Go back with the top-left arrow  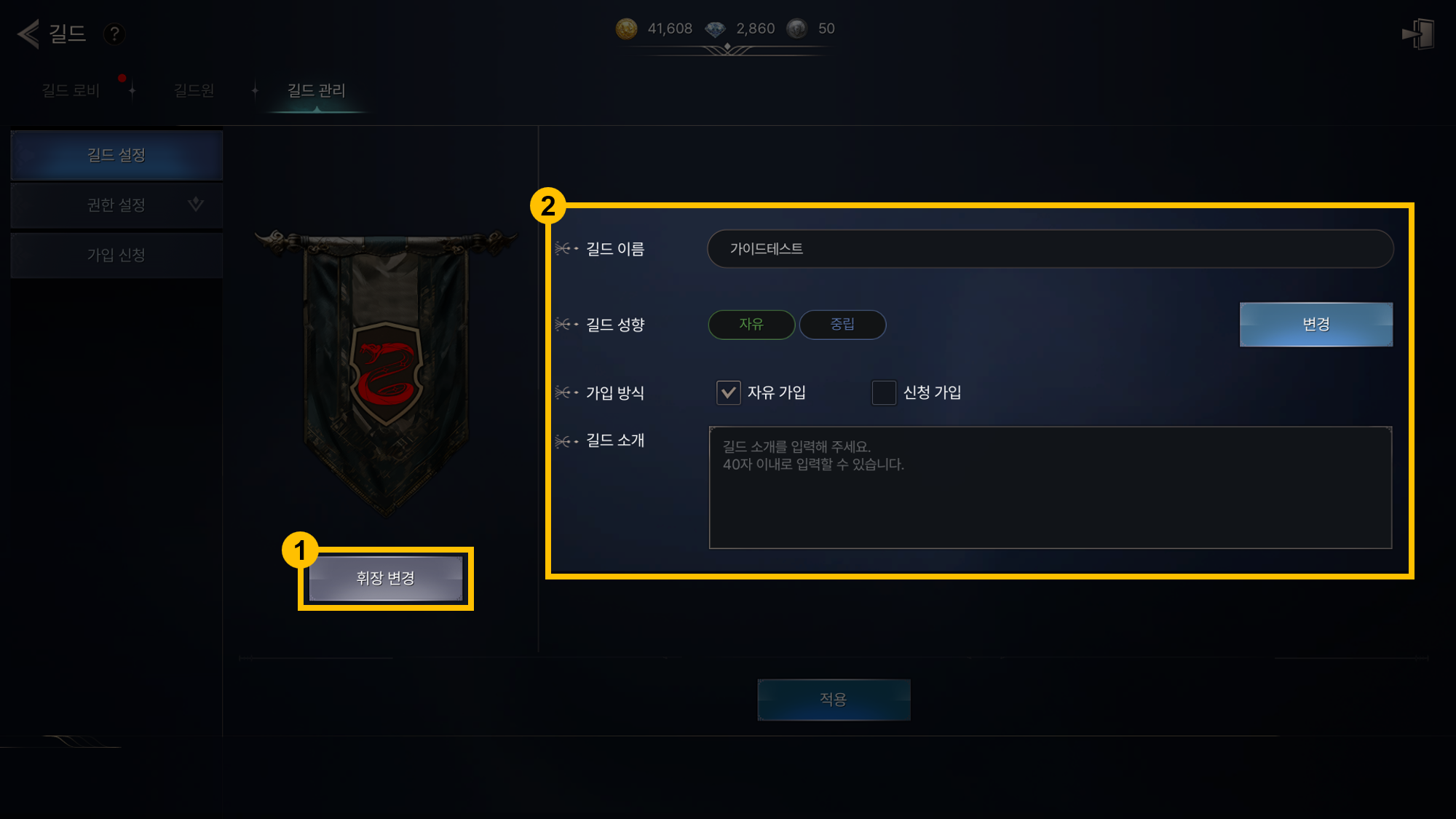click(28, 33)
